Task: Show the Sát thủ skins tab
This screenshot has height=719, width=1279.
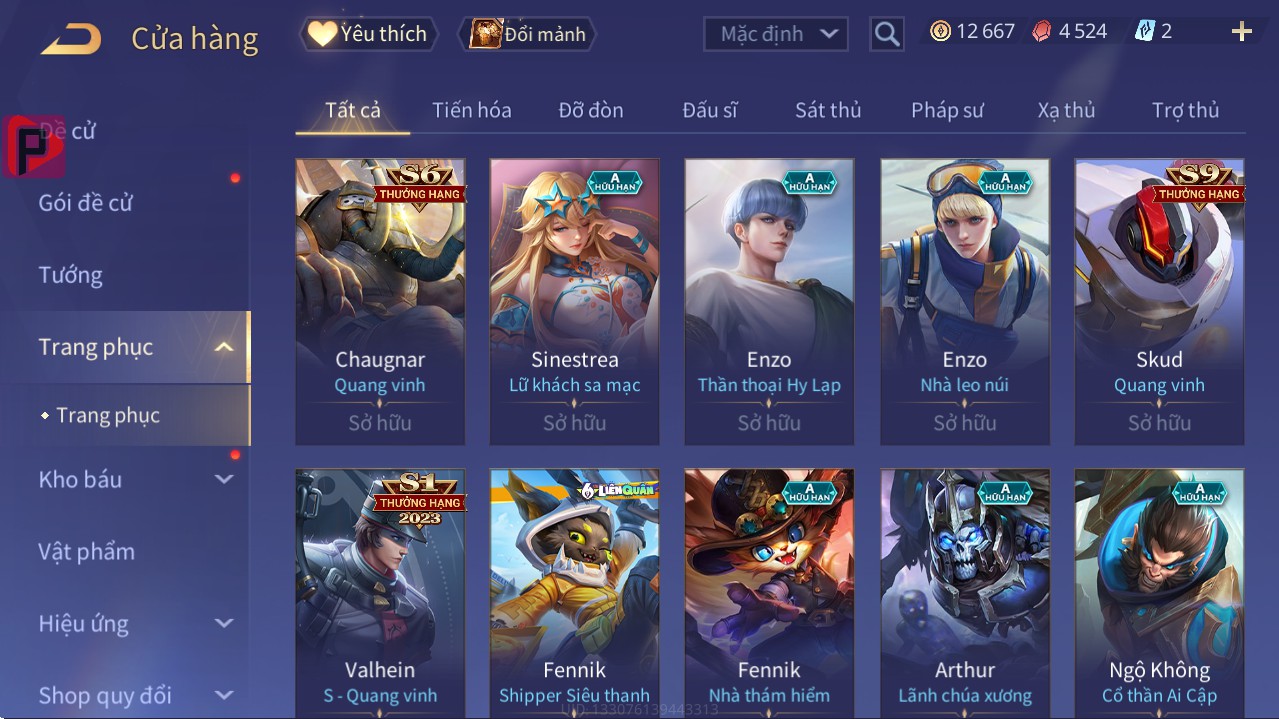Action: tap(828, 110)
